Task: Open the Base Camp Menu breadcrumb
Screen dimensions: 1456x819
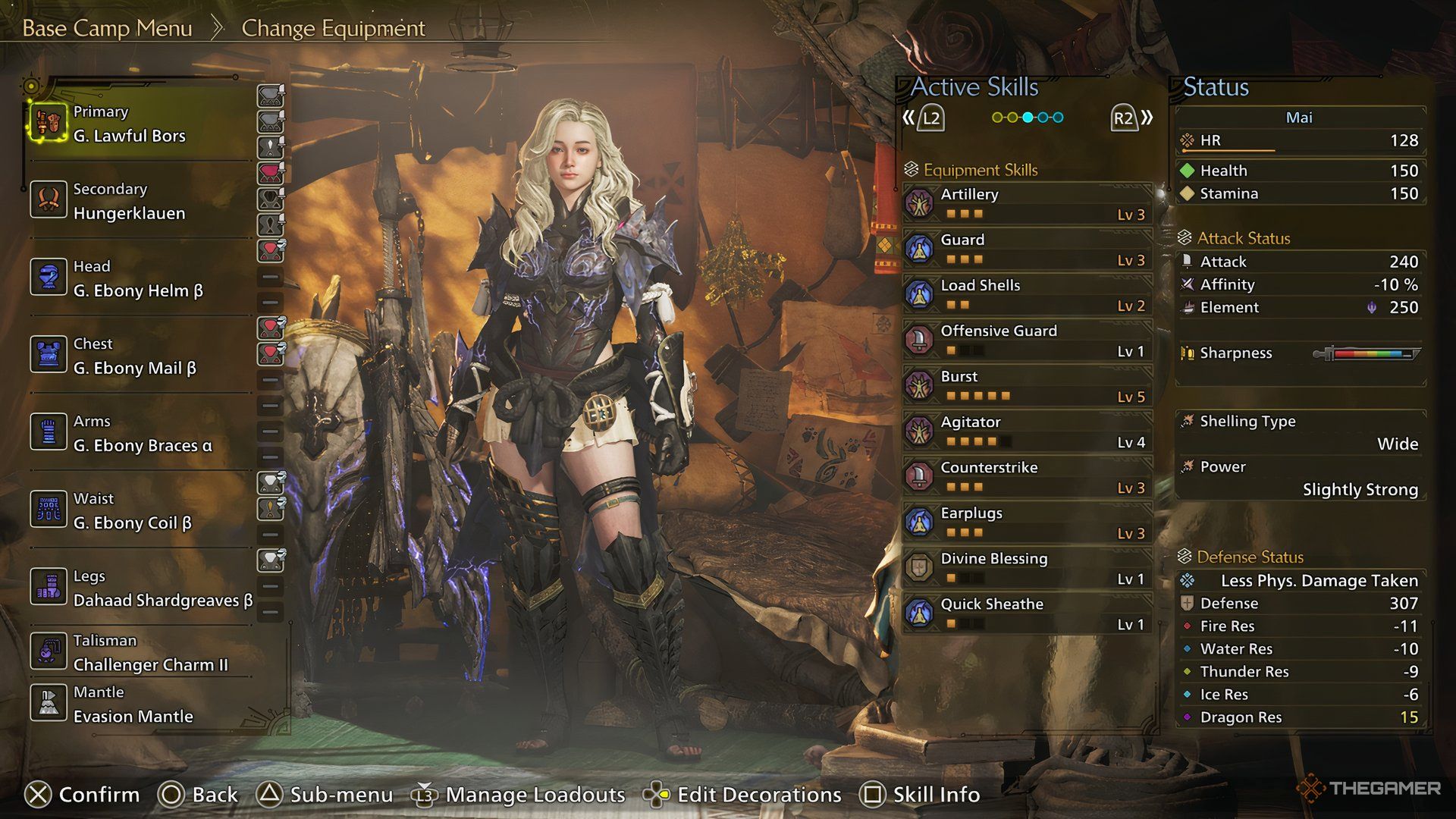Action: click(x=106, y=28)
